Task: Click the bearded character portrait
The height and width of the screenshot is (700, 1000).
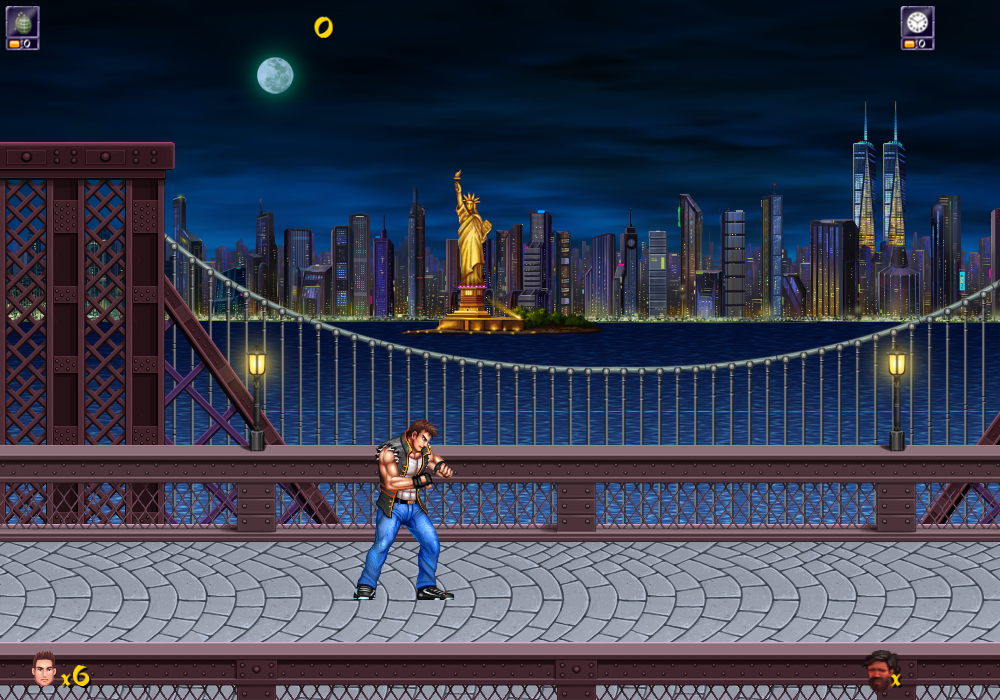Action: [x=878, y=671]
